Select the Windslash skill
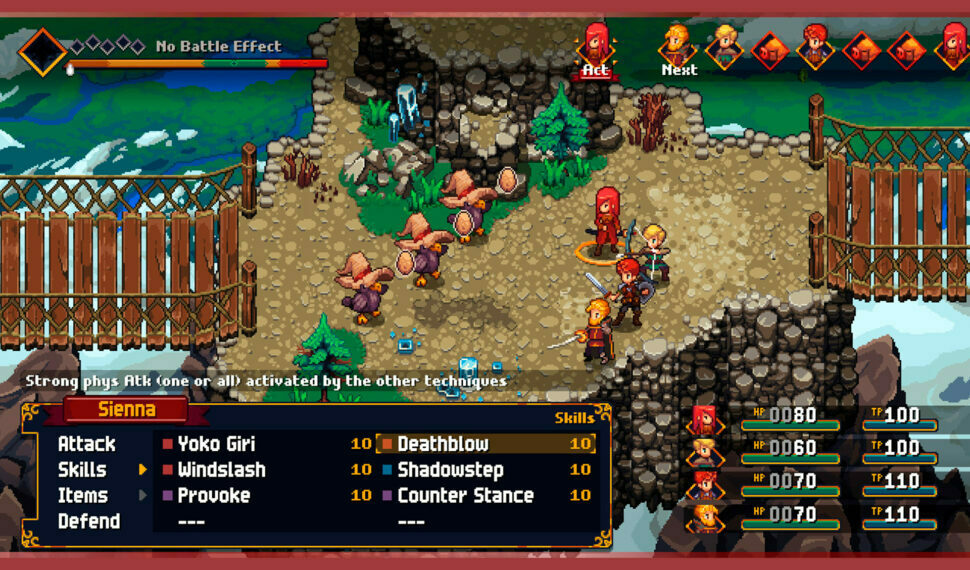Image resolution: width=970 pixels, height=570 pixels. coord(221,470)
